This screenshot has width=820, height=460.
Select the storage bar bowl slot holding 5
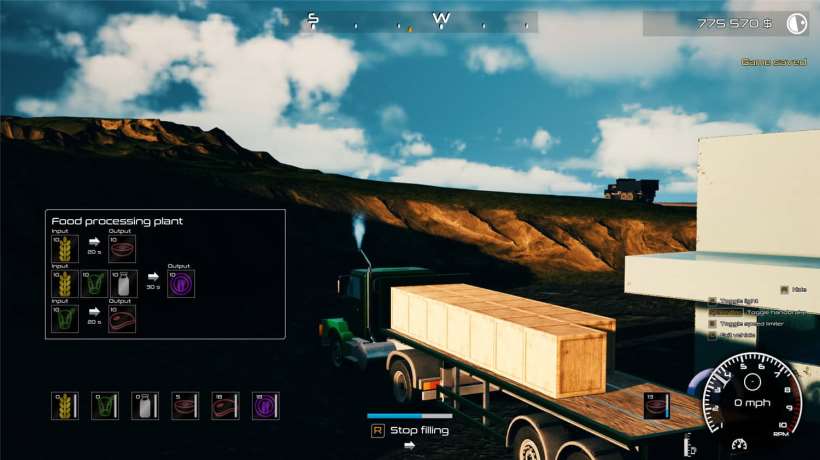[x=185, y=405]
